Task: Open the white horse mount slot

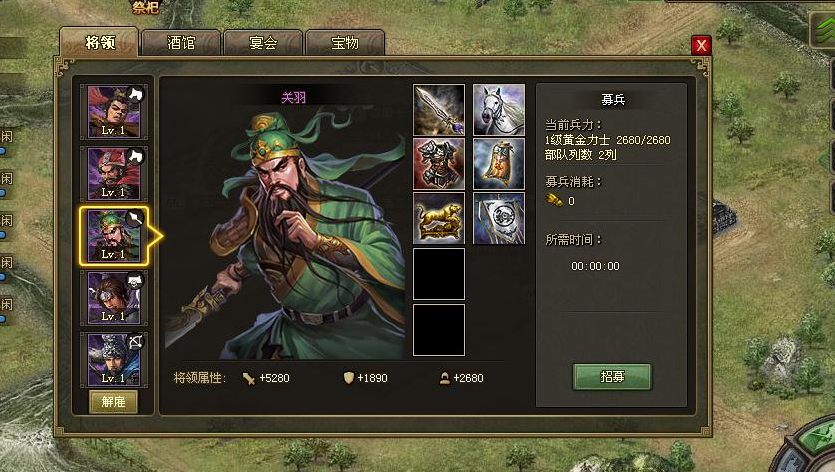Action: 498,110
